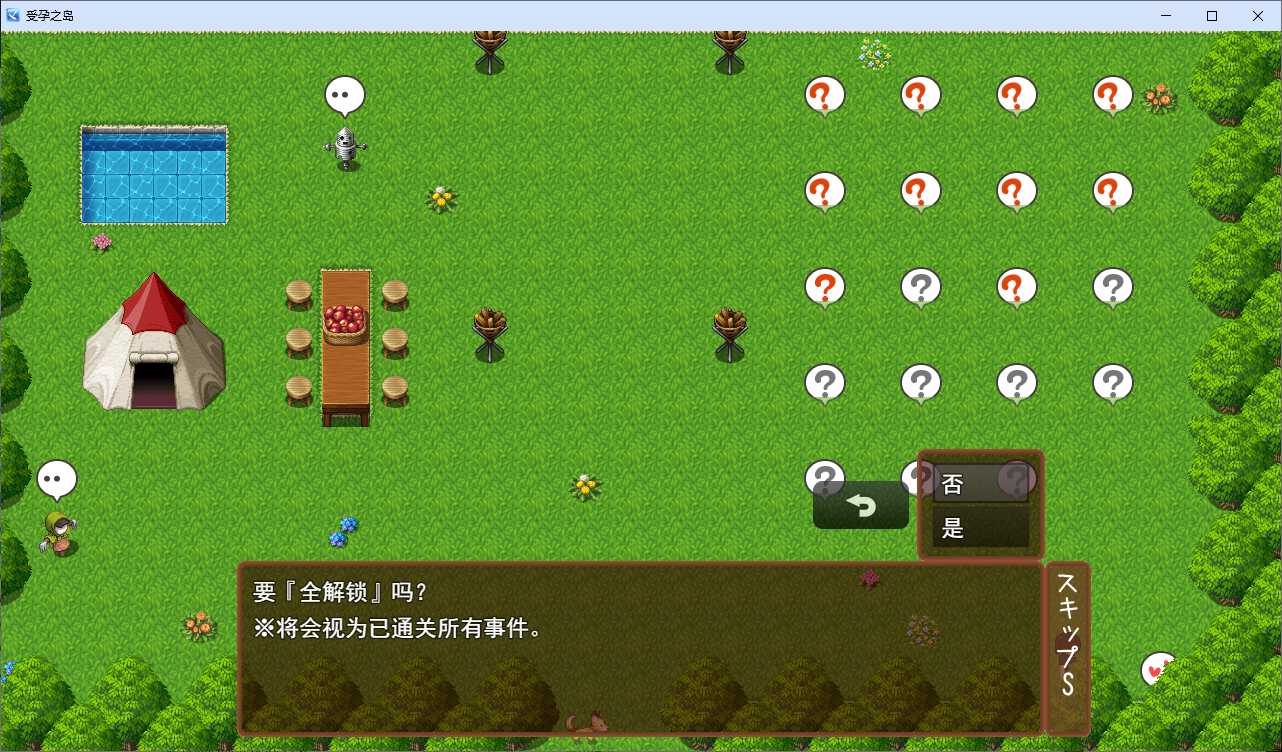Activate the スキップS skip button
The image size is (1282, 752).
tap(1067, 649)
